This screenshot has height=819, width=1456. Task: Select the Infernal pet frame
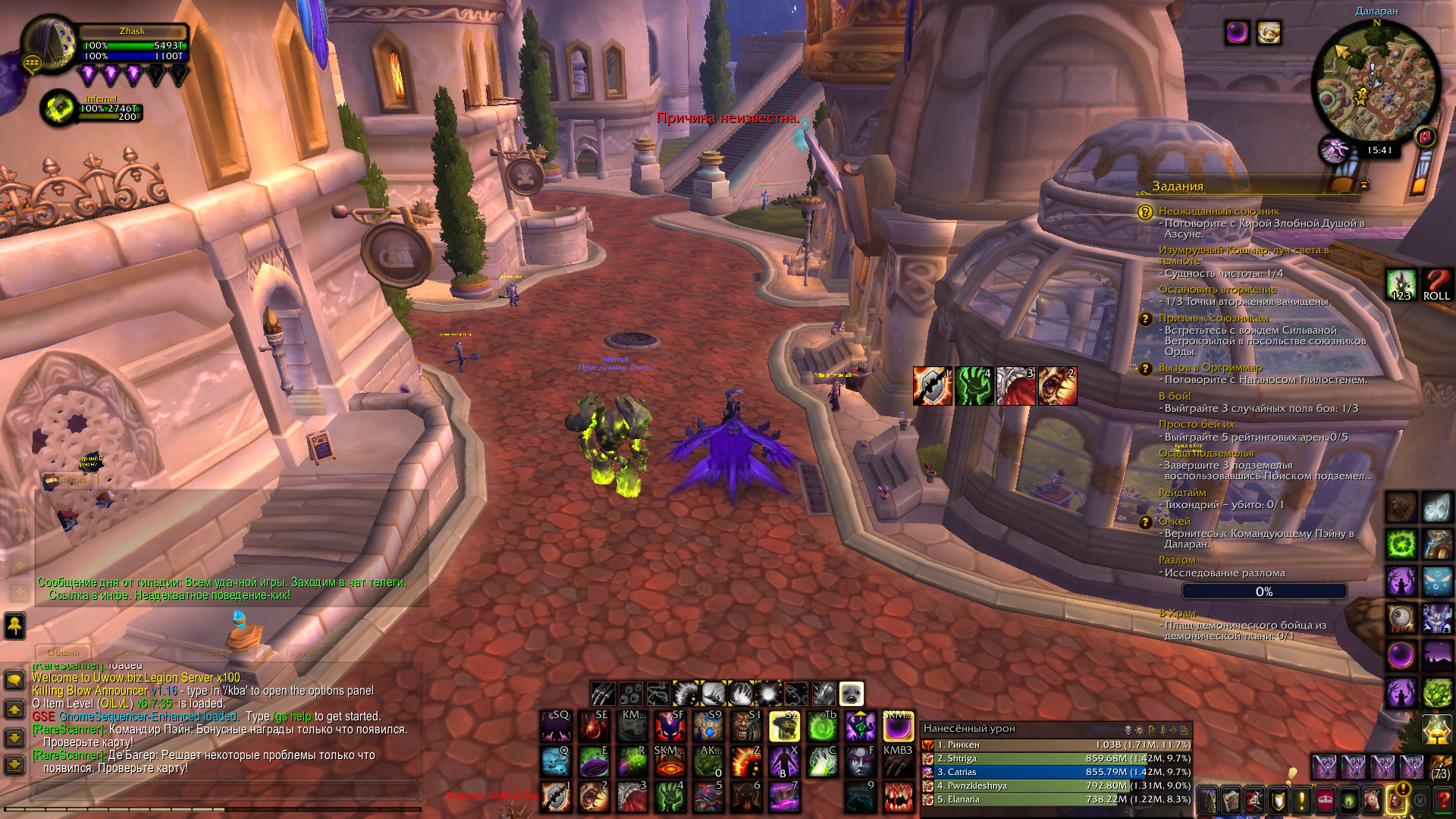[58, 108]
